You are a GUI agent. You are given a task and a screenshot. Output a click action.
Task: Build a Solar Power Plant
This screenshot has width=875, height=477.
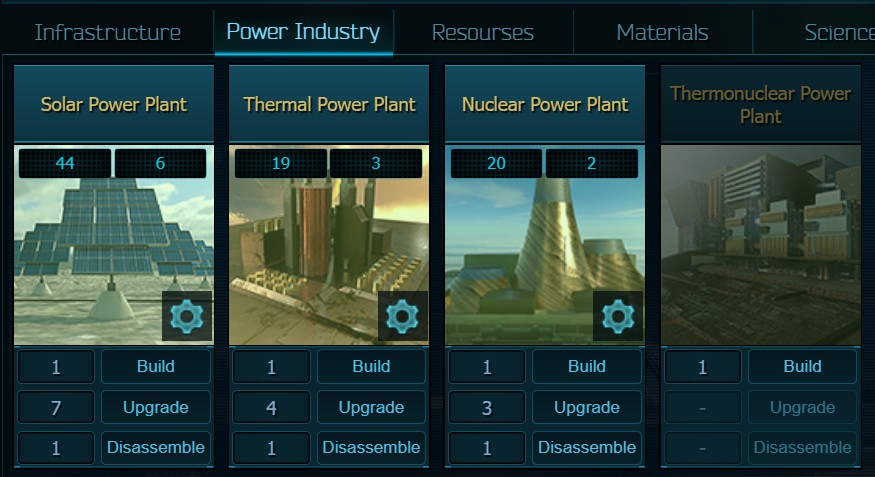click(x=156, y=367)
